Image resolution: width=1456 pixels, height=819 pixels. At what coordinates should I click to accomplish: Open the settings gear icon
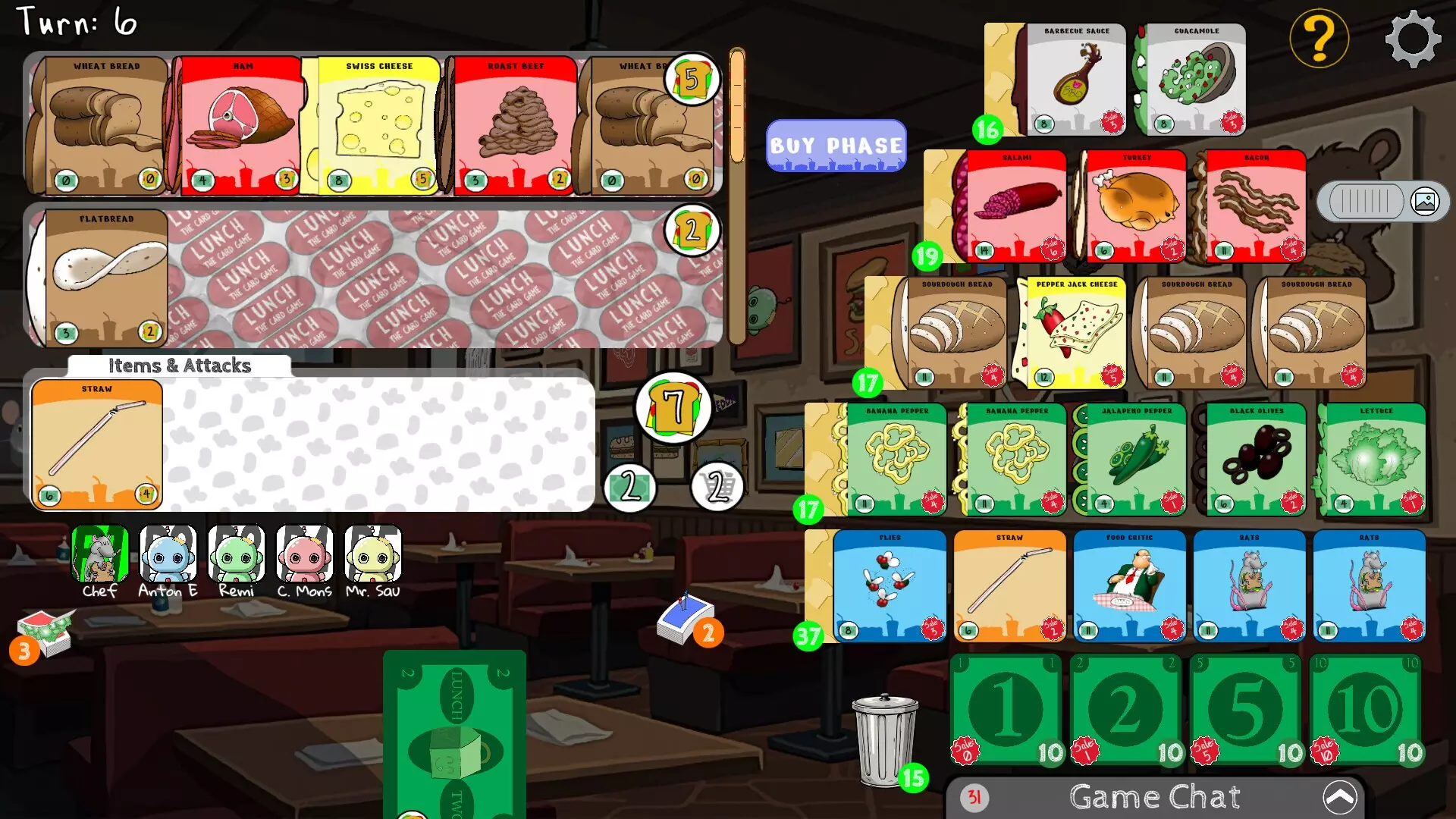(x=1414, y=39)
